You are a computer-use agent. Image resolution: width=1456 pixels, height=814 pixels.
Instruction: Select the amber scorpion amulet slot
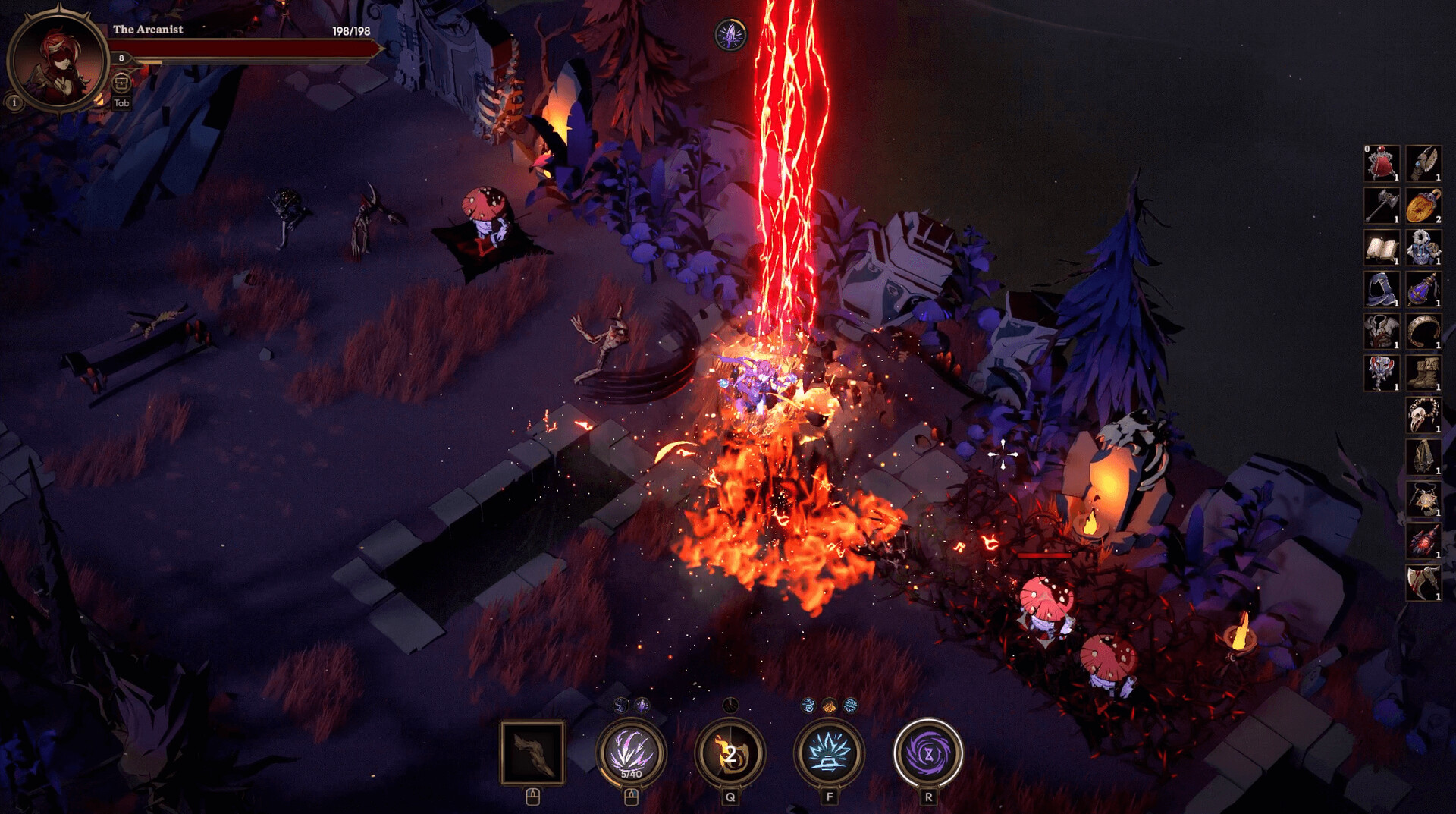click(1423, 206)
